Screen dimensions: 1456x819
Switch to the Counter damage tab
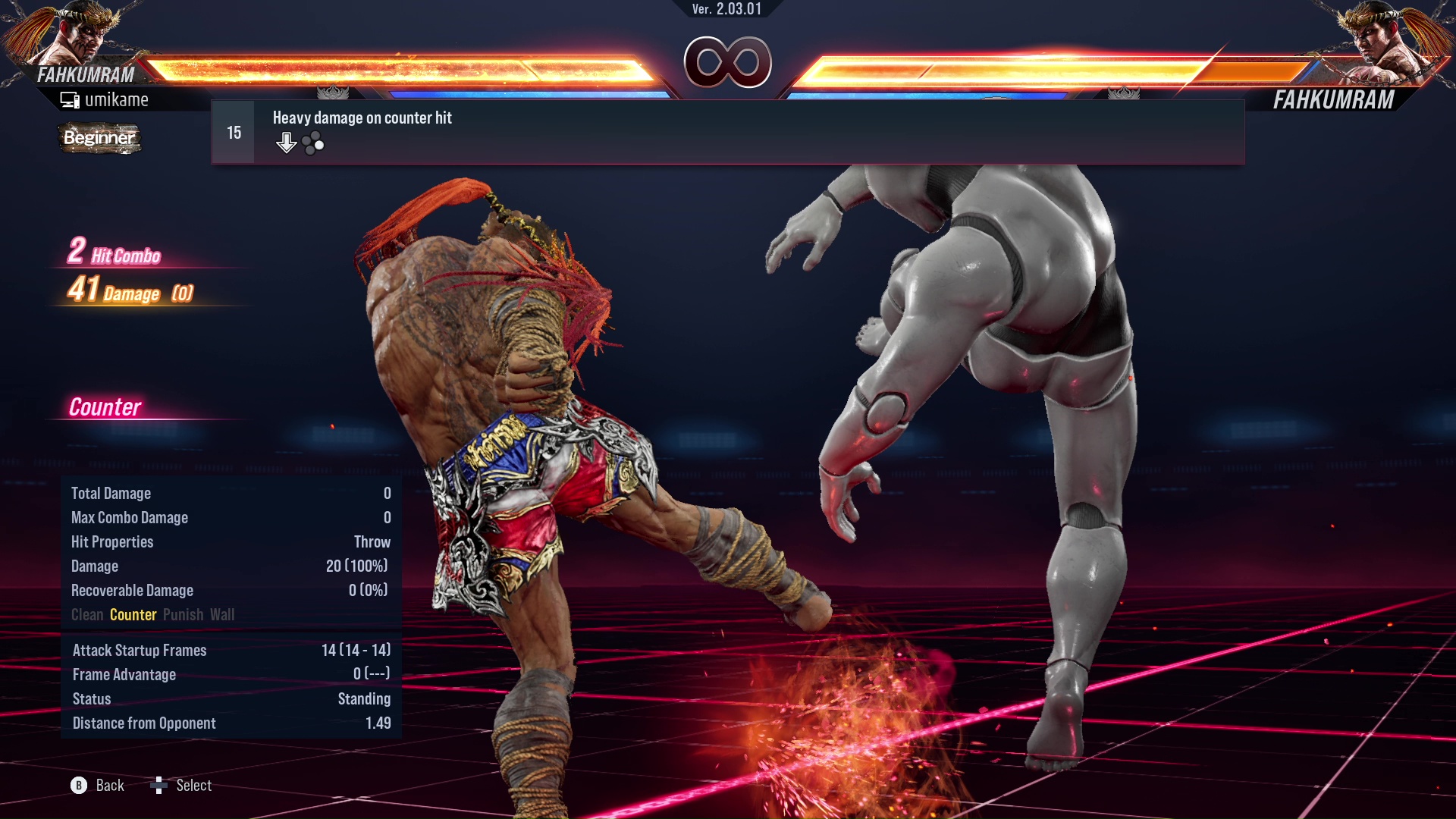click(x=133, y=614)
